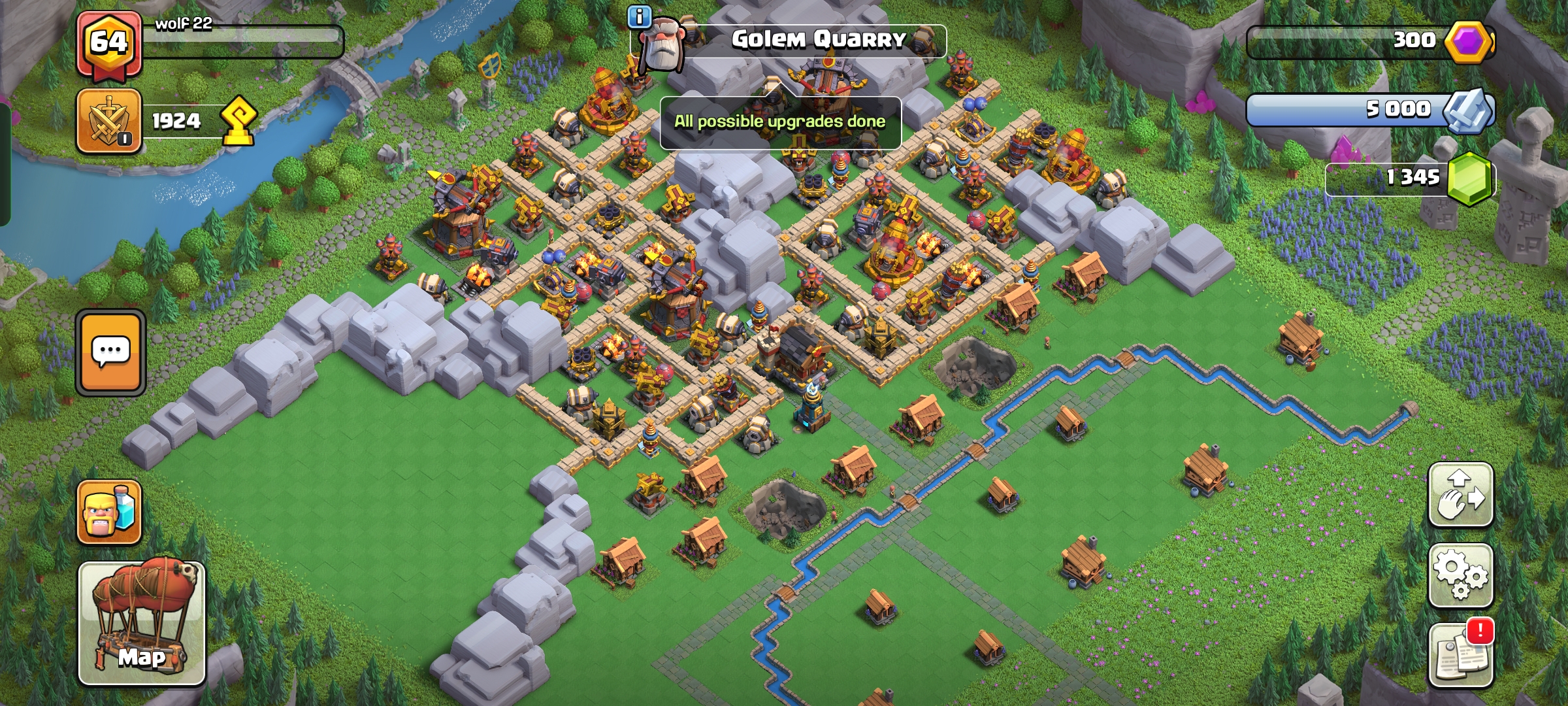Open the barbarian army and potion menu
1568x706 pixels.
pyautogui.click(x=109, y=513)
